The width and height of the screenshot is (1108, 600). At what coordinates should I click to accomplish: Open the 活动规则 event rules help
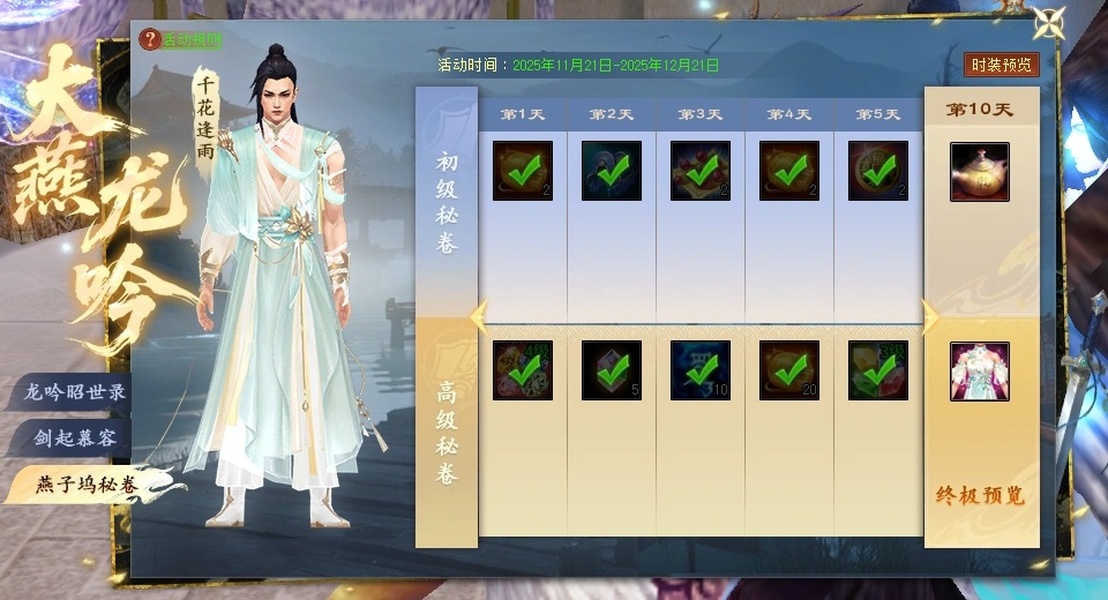coord(182,40)
